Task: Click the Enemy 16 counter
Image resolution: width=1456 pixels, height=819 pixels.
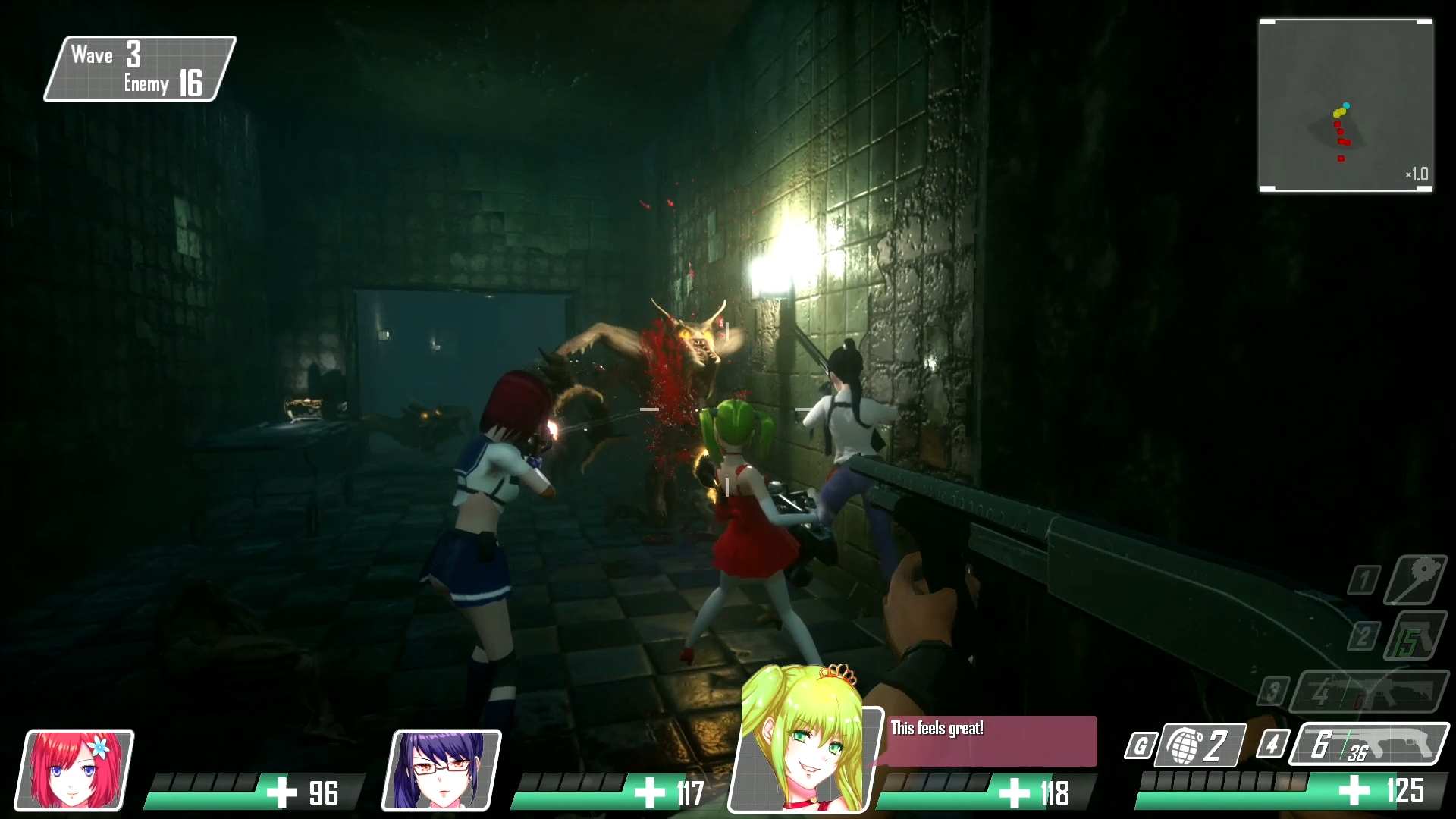Action: coord(163,84)
